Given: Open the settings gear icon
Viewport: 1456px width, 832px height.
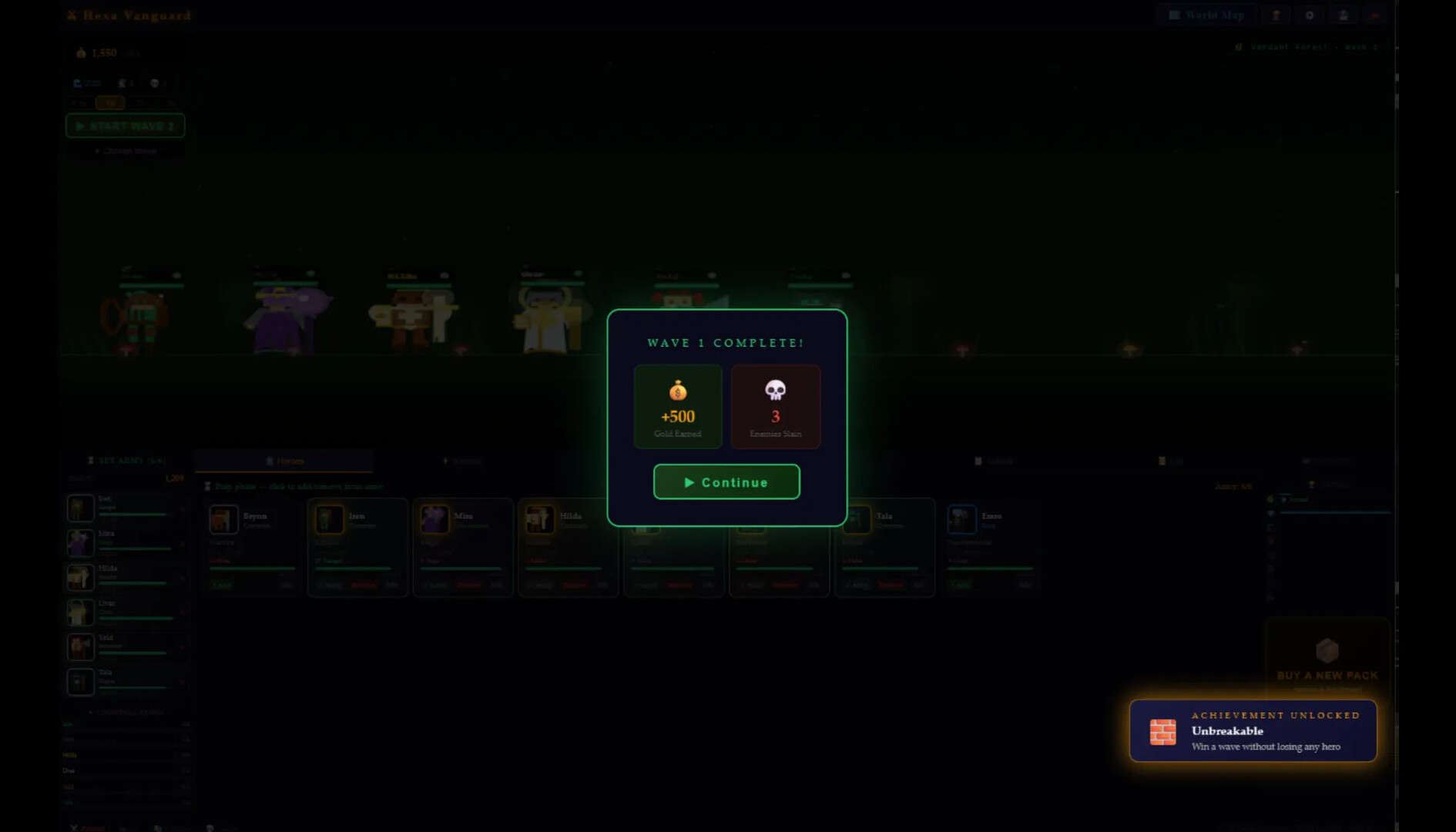Looking at the screenshot, I should tap(1310, 15).
